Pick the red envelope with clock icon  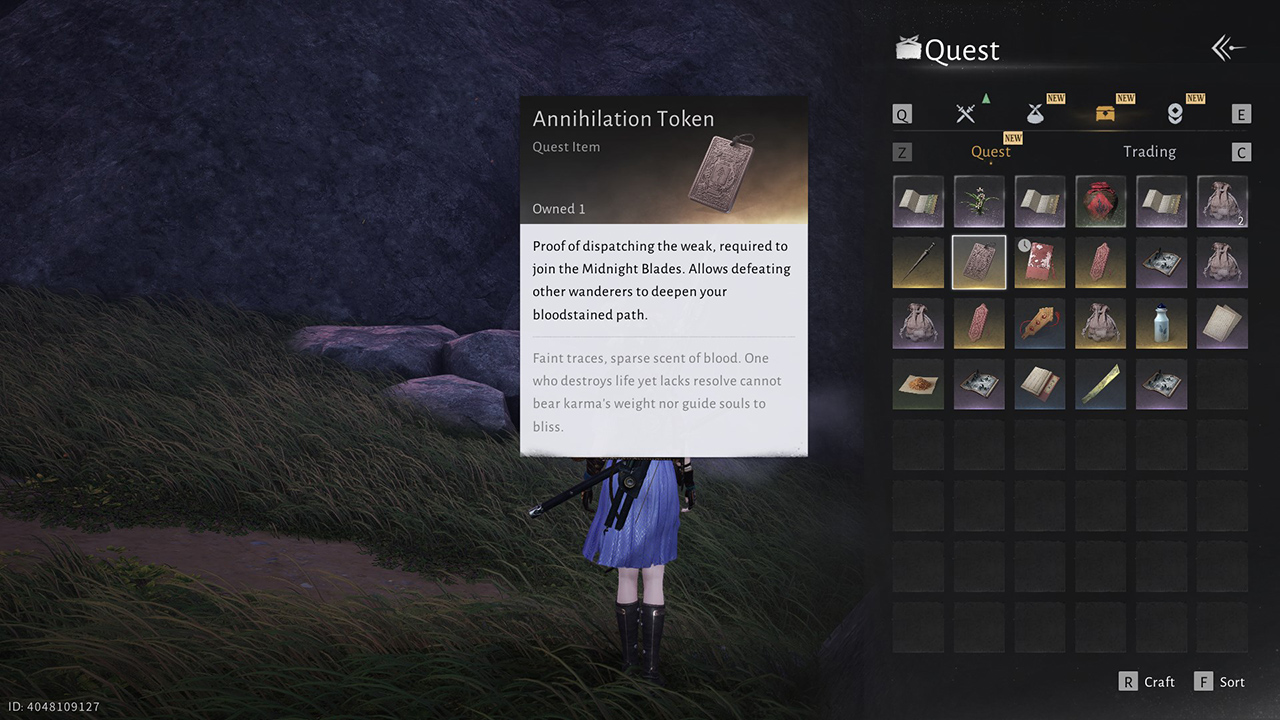coord(1040,263)
